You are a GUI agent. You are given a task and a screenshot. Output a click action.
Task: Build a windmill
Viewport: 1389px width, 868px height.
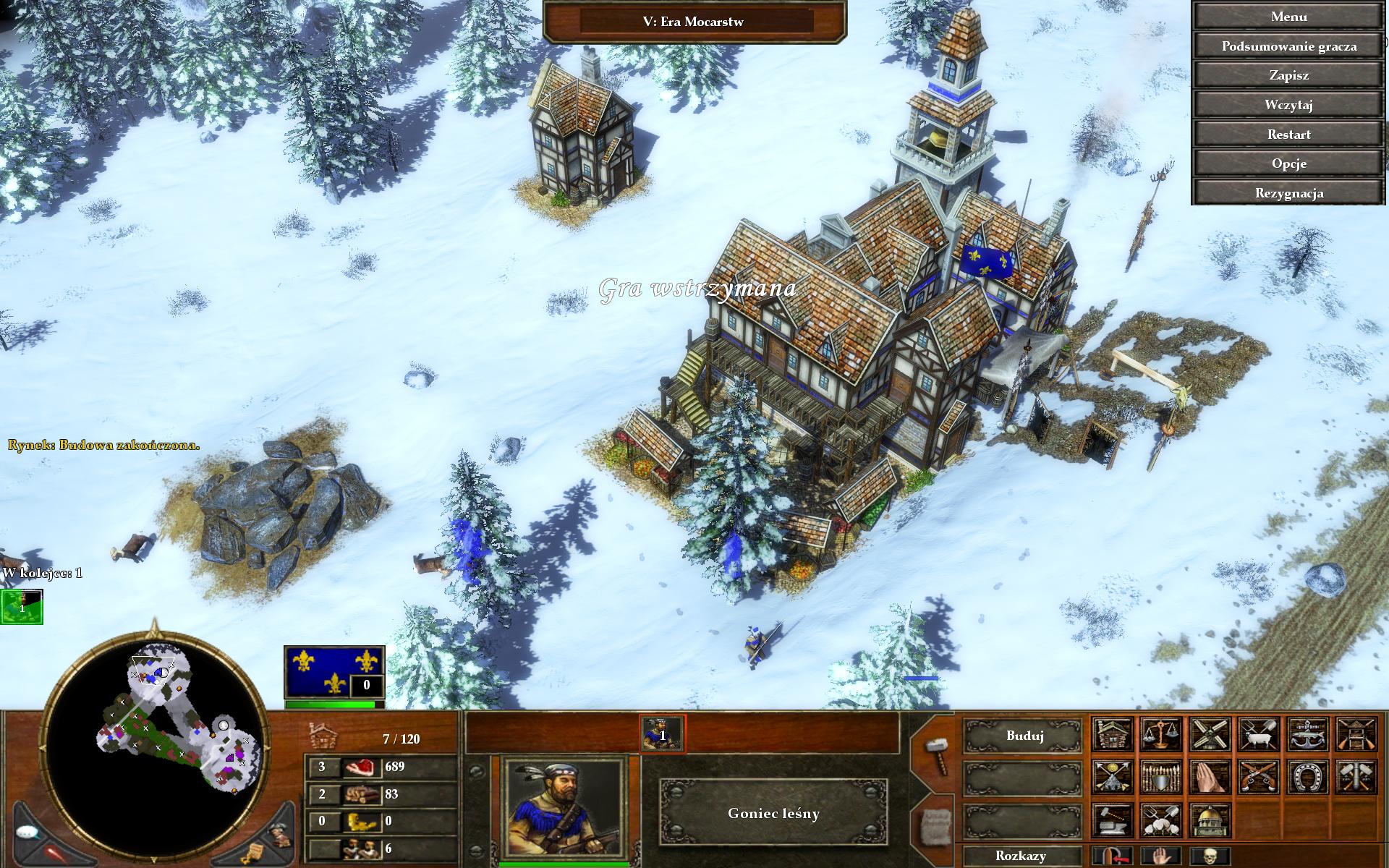coord(1210,735)
